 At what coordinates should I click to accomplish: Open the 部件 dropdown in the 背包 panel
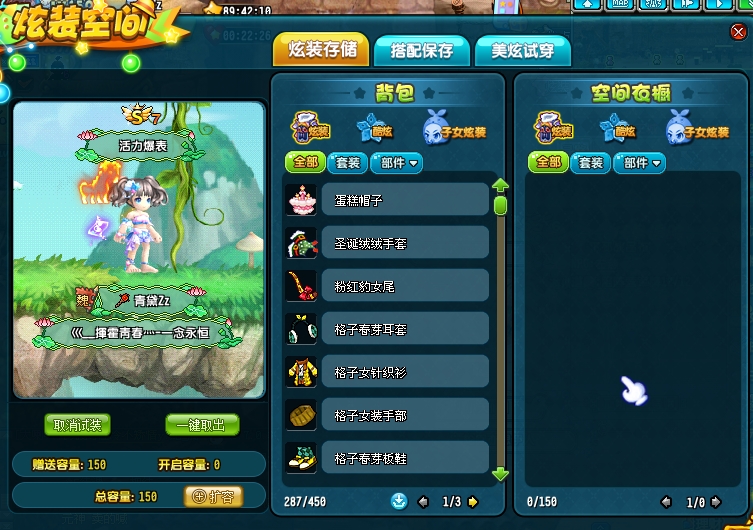click(x=398, y=163)
